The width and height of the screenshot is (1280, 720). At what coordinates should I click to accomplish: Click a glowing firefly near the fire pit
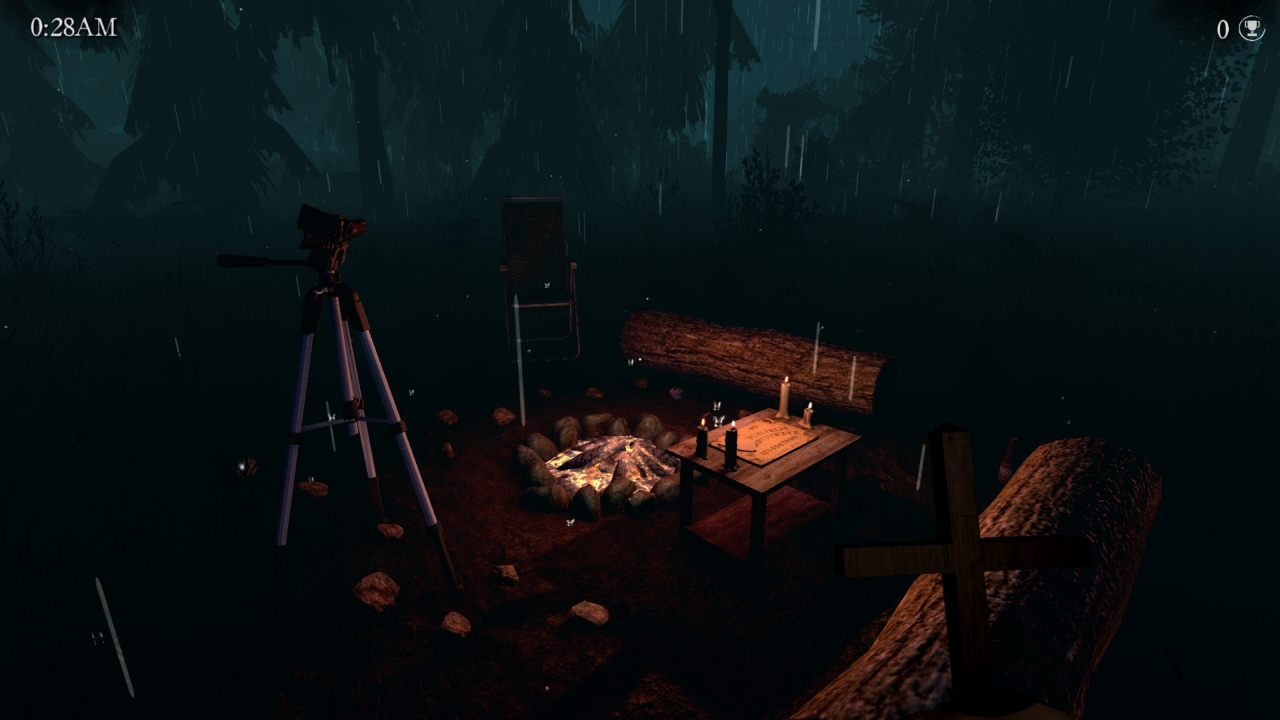click(570, 520)
